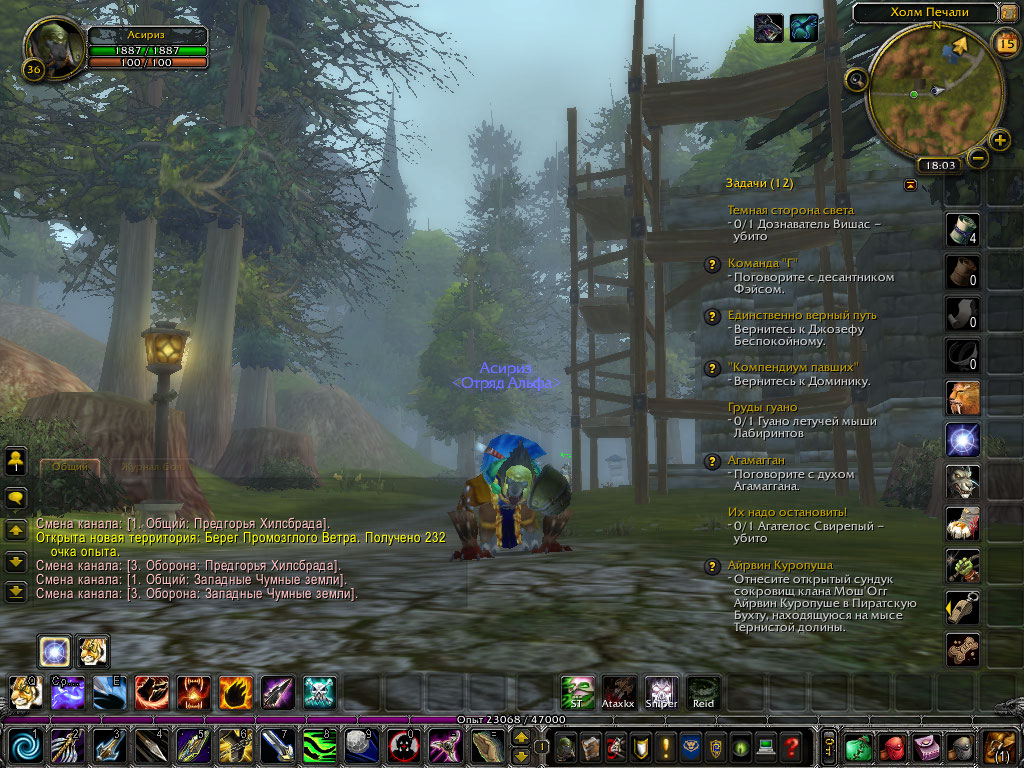Open the chat menu speech bubble button
Image resolution: width=1024 pixels, height=768 pixels.
pyautogui.click(x=16, y=497)
